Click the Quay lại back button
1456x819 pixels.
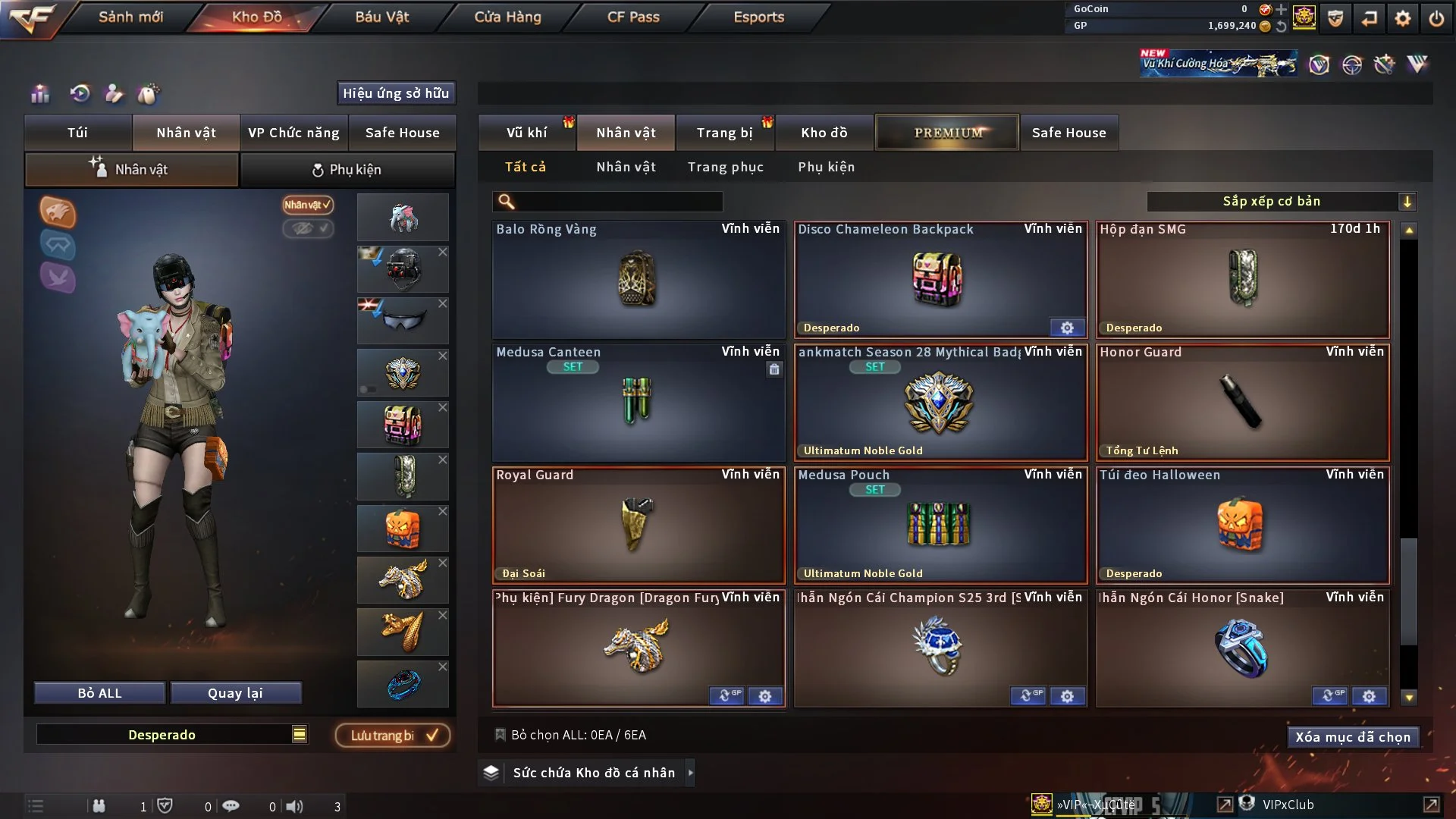235,693
